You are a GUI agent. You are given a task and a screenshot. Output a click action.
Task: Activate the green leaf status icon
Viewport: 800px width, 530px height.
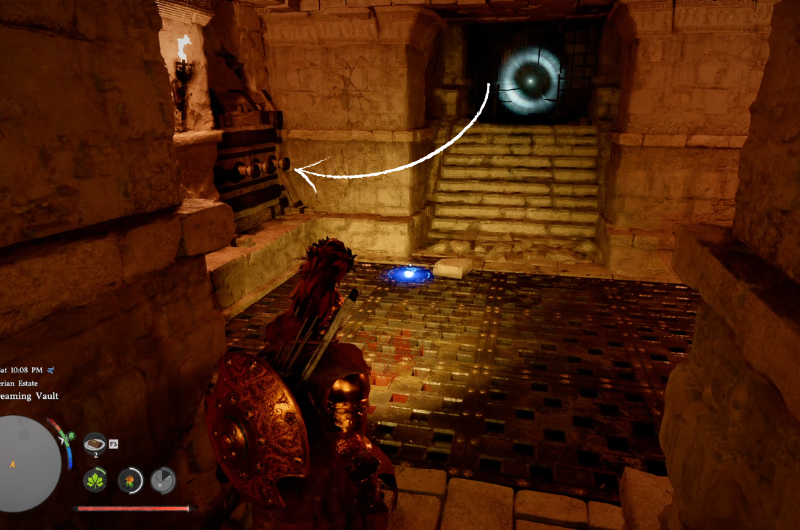(96, 480)
